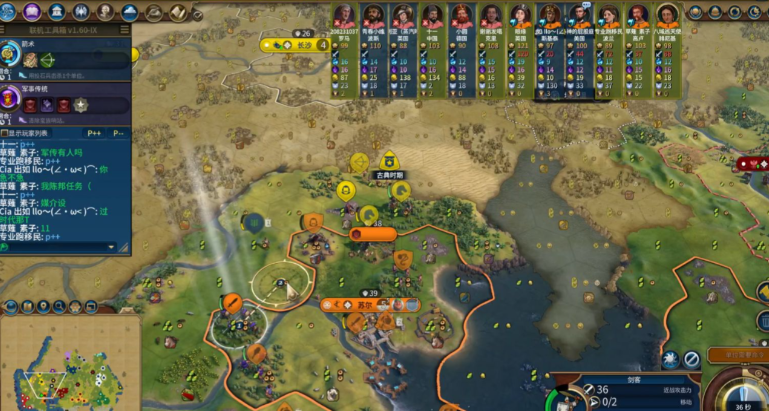The height and width of the screenshot is (411, 769).
Task: Toggle the 显示玩家列表 checkbox
Action: click(x=7, y=132)
